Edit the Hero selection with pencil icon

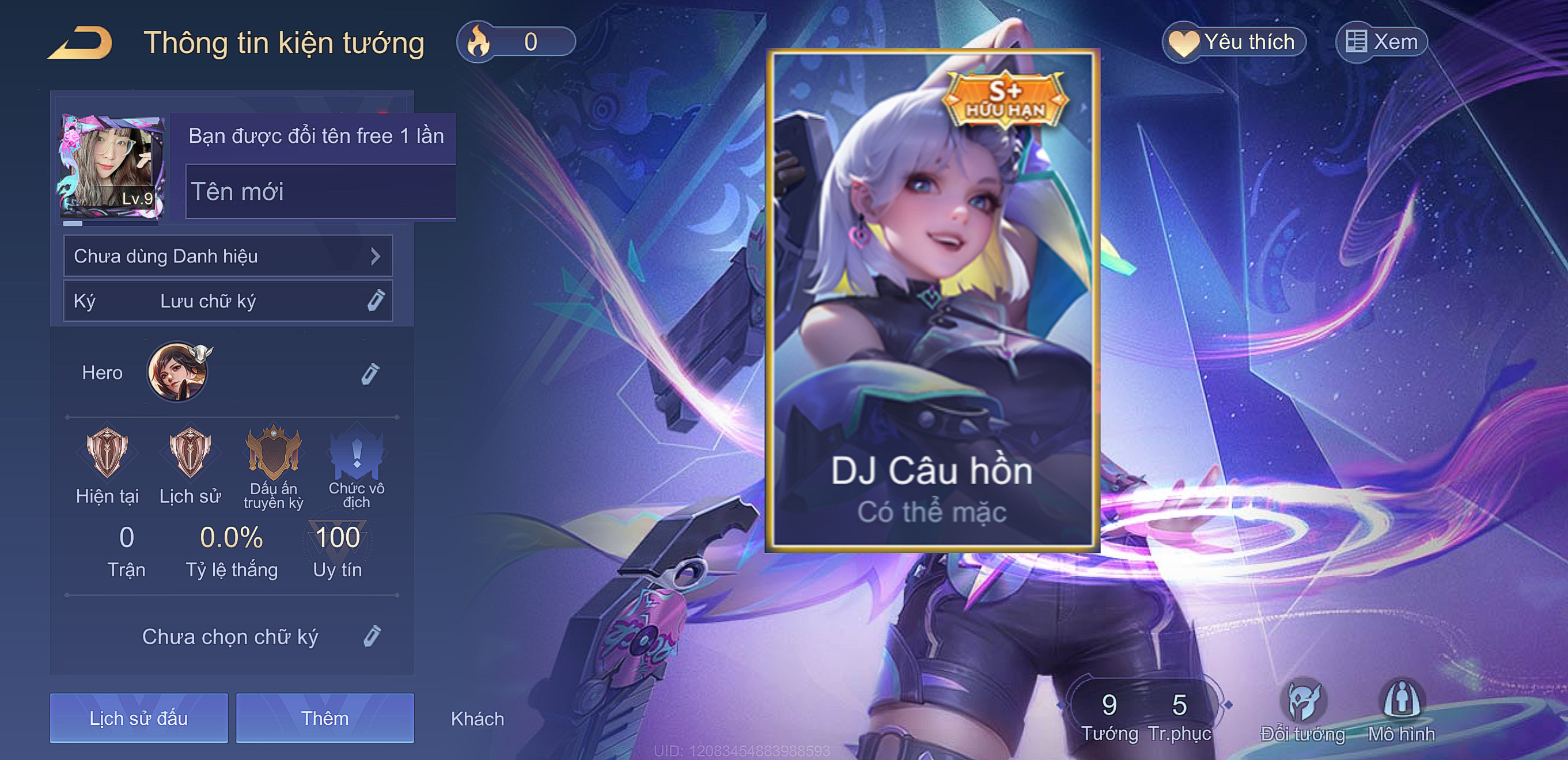(370, 374)
